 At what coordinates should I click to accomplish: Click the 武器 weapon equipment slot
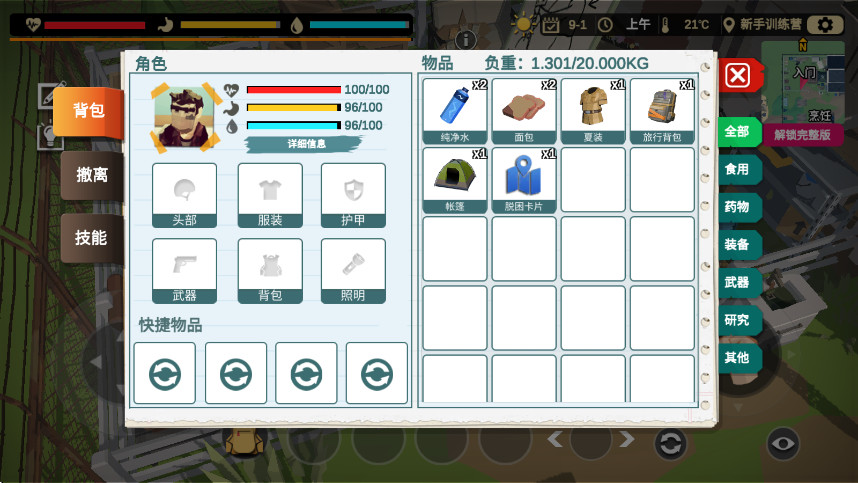tap(184, 270)
